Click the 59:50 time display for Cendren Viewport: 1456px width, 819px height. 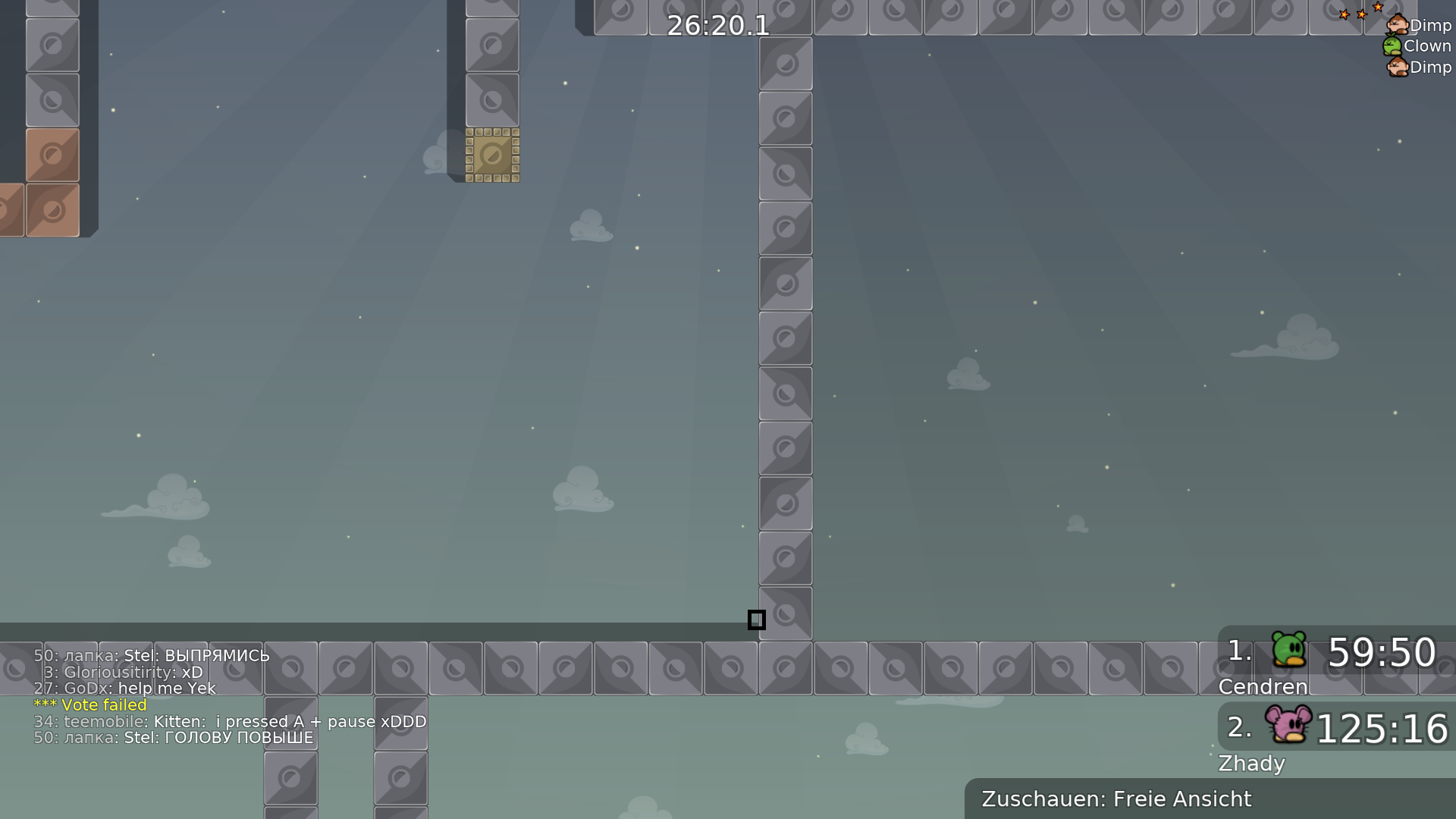[x=1382, y=652]
